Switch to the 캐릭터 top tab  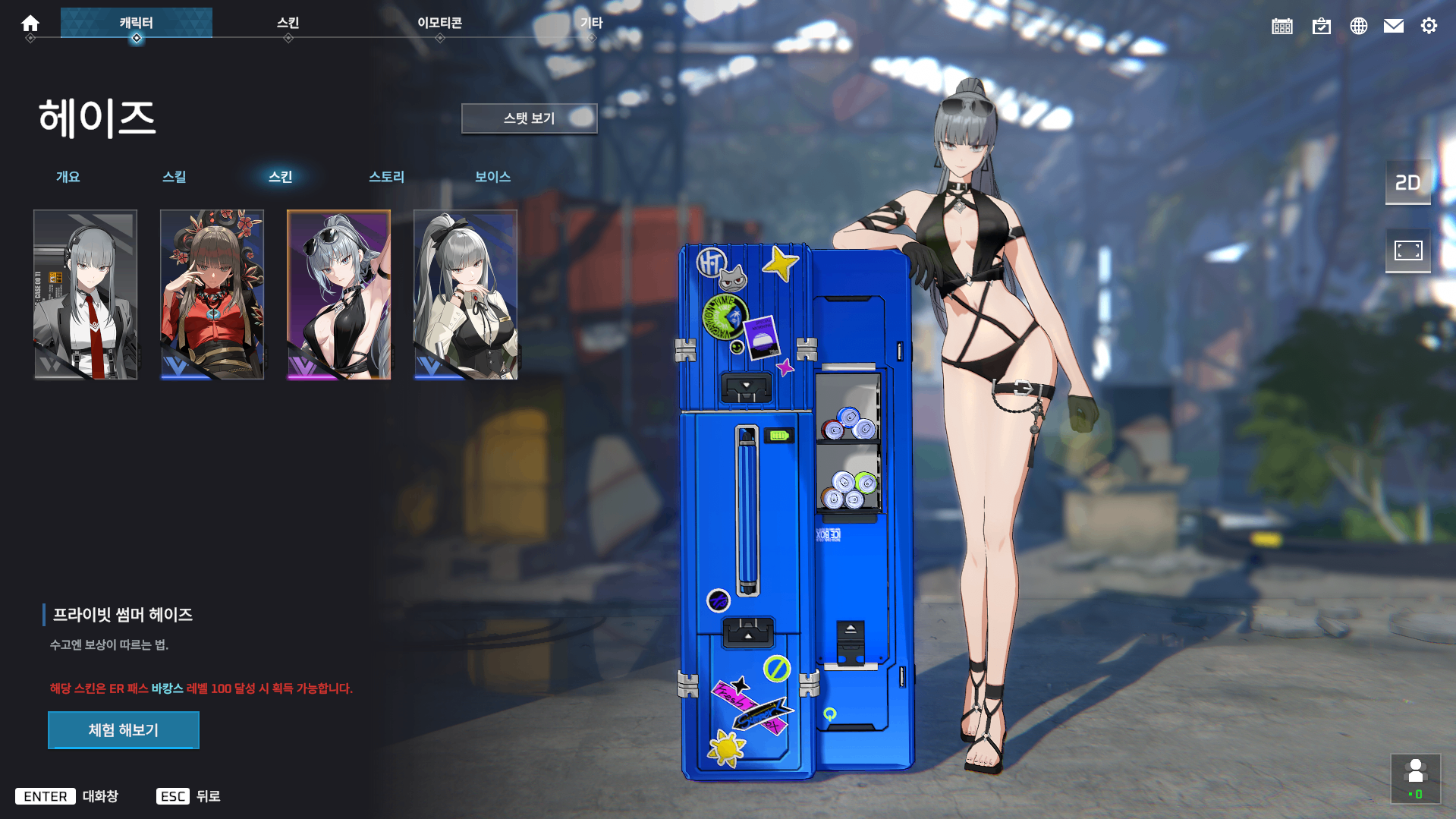click(x=137, y=23)
